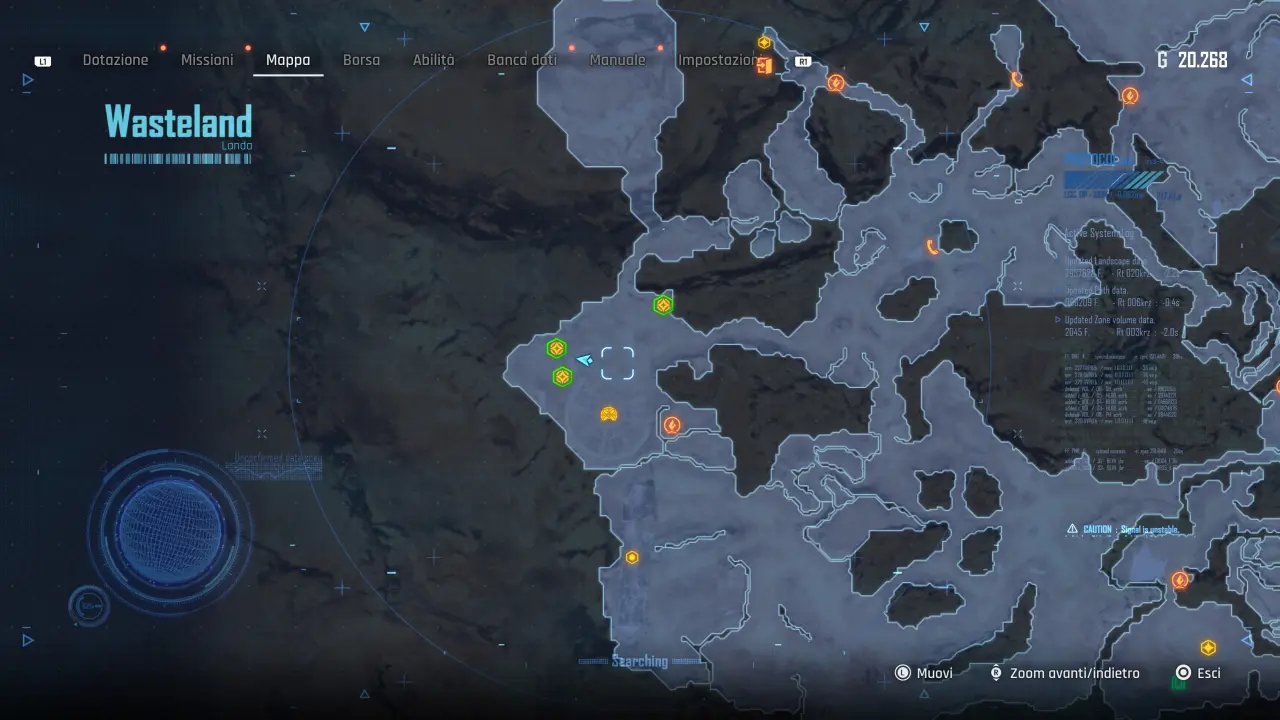Show the Manuale tab
1280x720 pixels.
(x=617, y=60)
